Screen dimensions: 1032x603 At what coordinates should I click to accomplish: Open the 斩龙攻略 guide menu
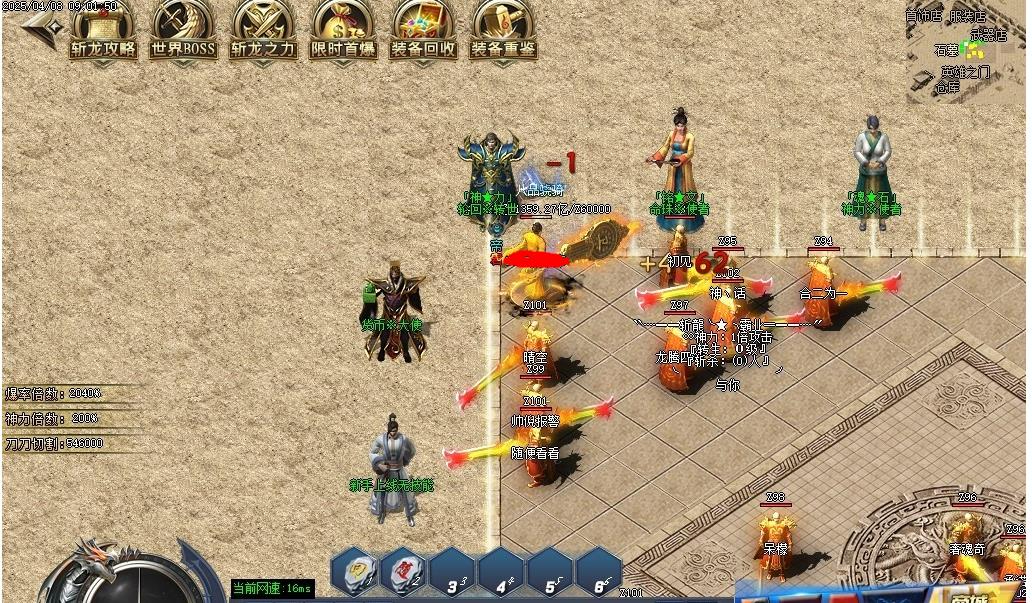point(103,29)
